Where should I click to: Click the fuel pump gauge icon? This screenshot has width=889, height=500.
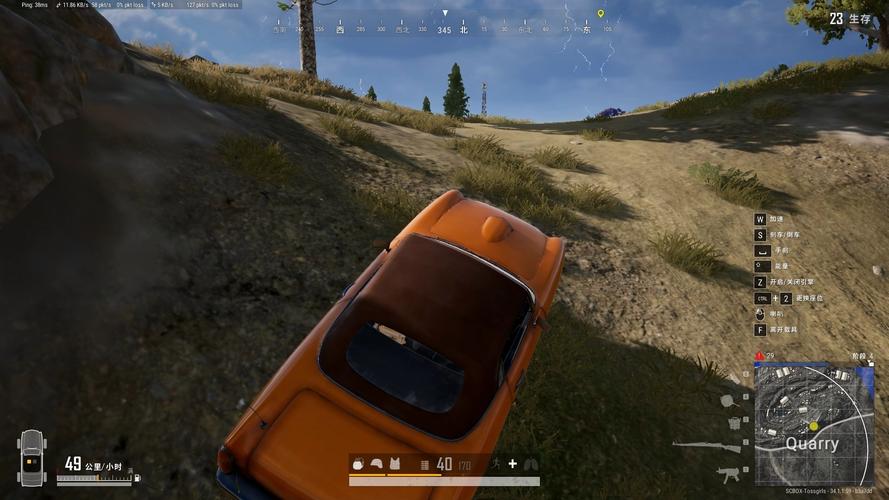[x=137, y=478]
